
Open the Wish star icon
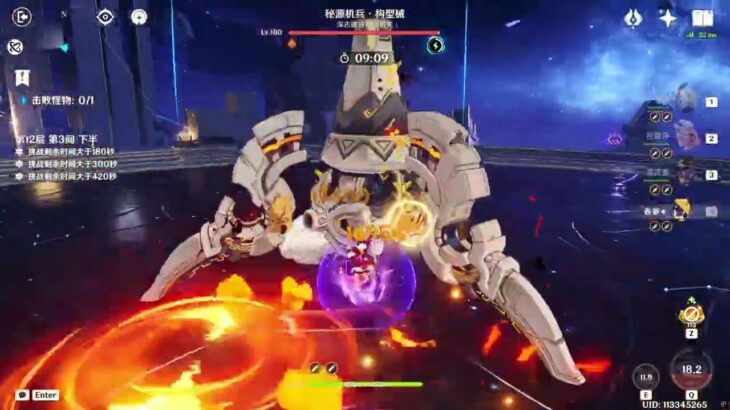[x=667, y=17]
